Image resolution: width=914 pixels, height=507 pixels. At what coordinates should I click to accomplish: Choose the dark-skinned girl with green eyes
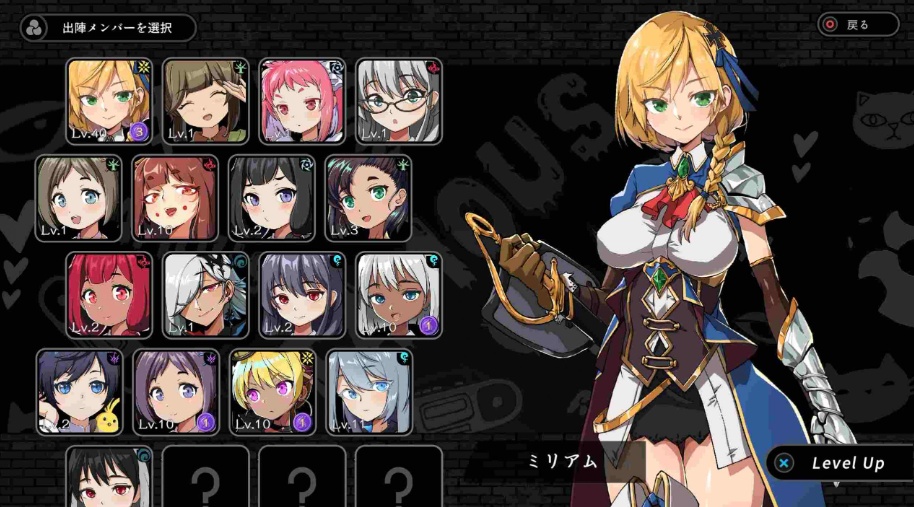coord(368,198)
